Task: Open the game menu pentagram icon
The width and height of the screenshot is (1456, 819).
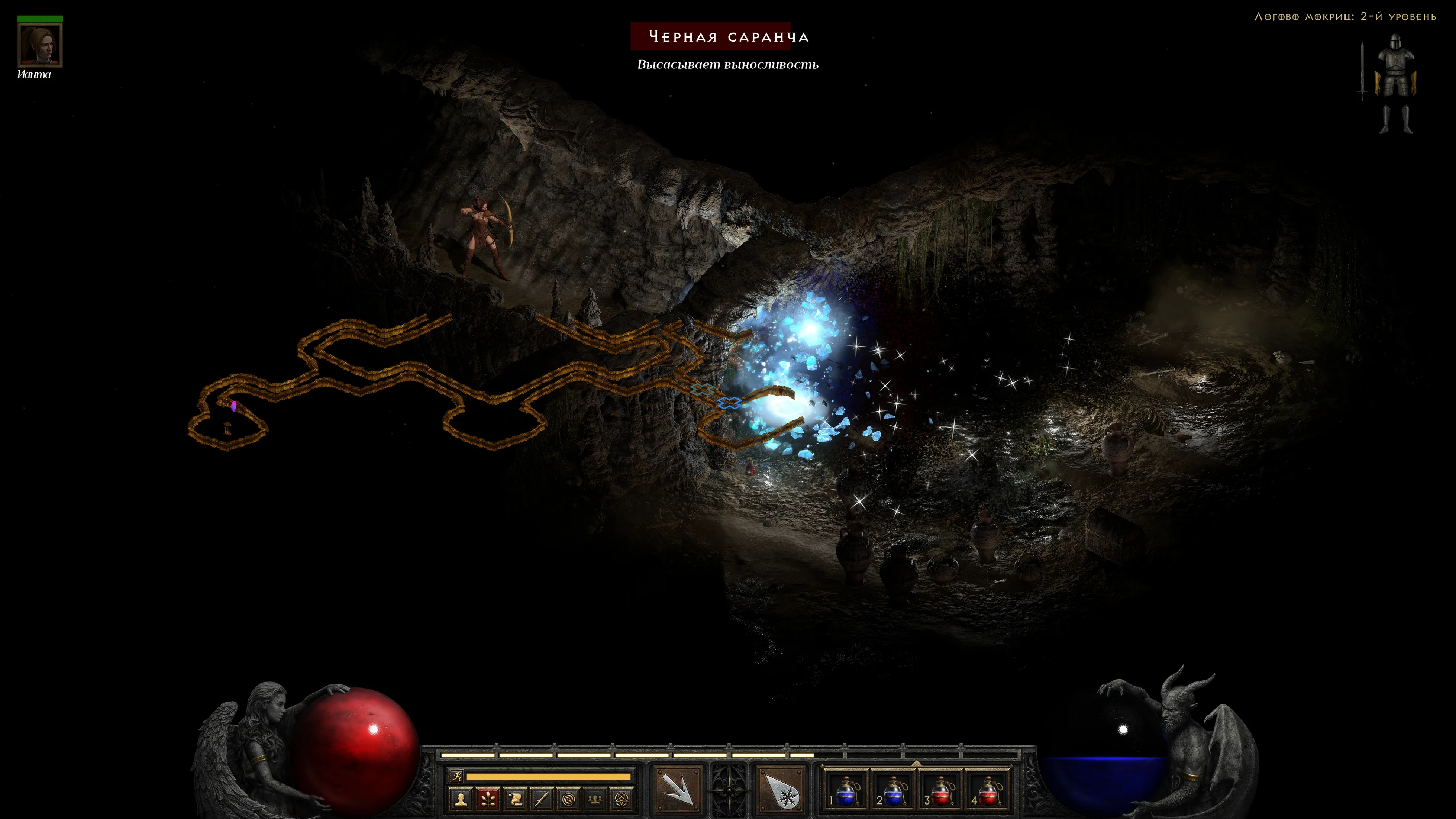Action: coord(621,799)
